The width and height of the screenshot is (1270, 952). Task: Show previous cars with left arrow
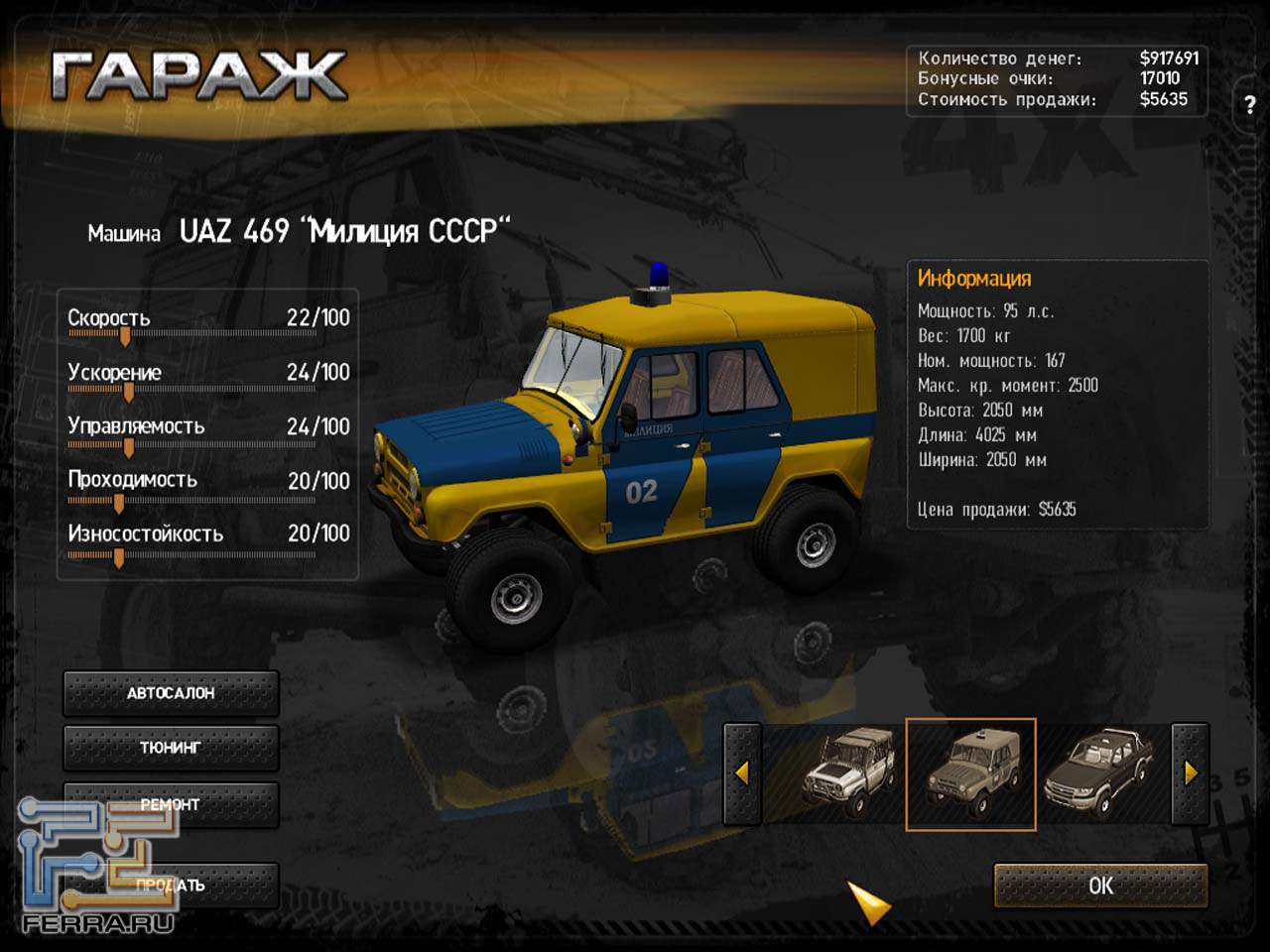coord(742,773)
